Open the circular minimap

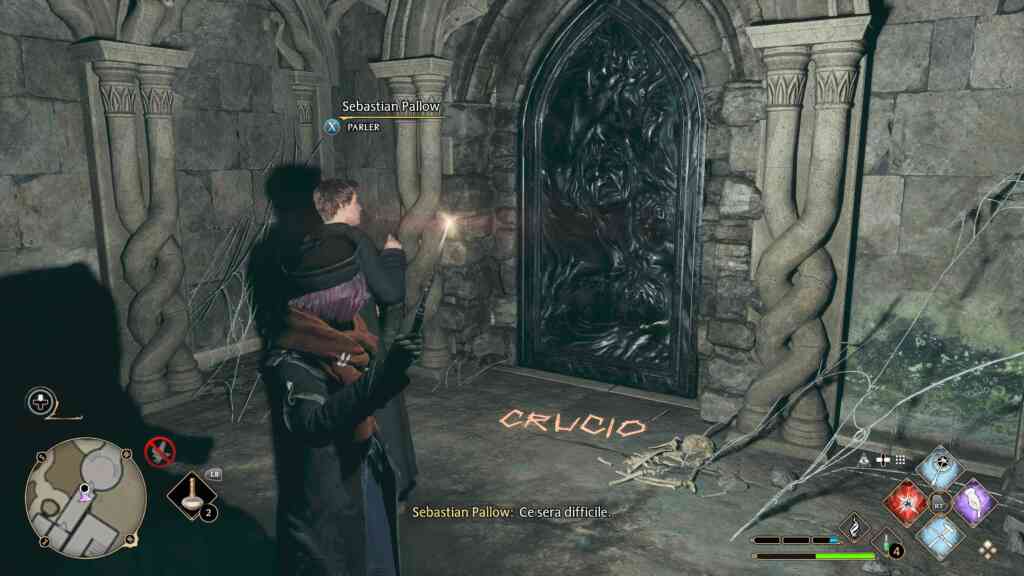[85, 498]
